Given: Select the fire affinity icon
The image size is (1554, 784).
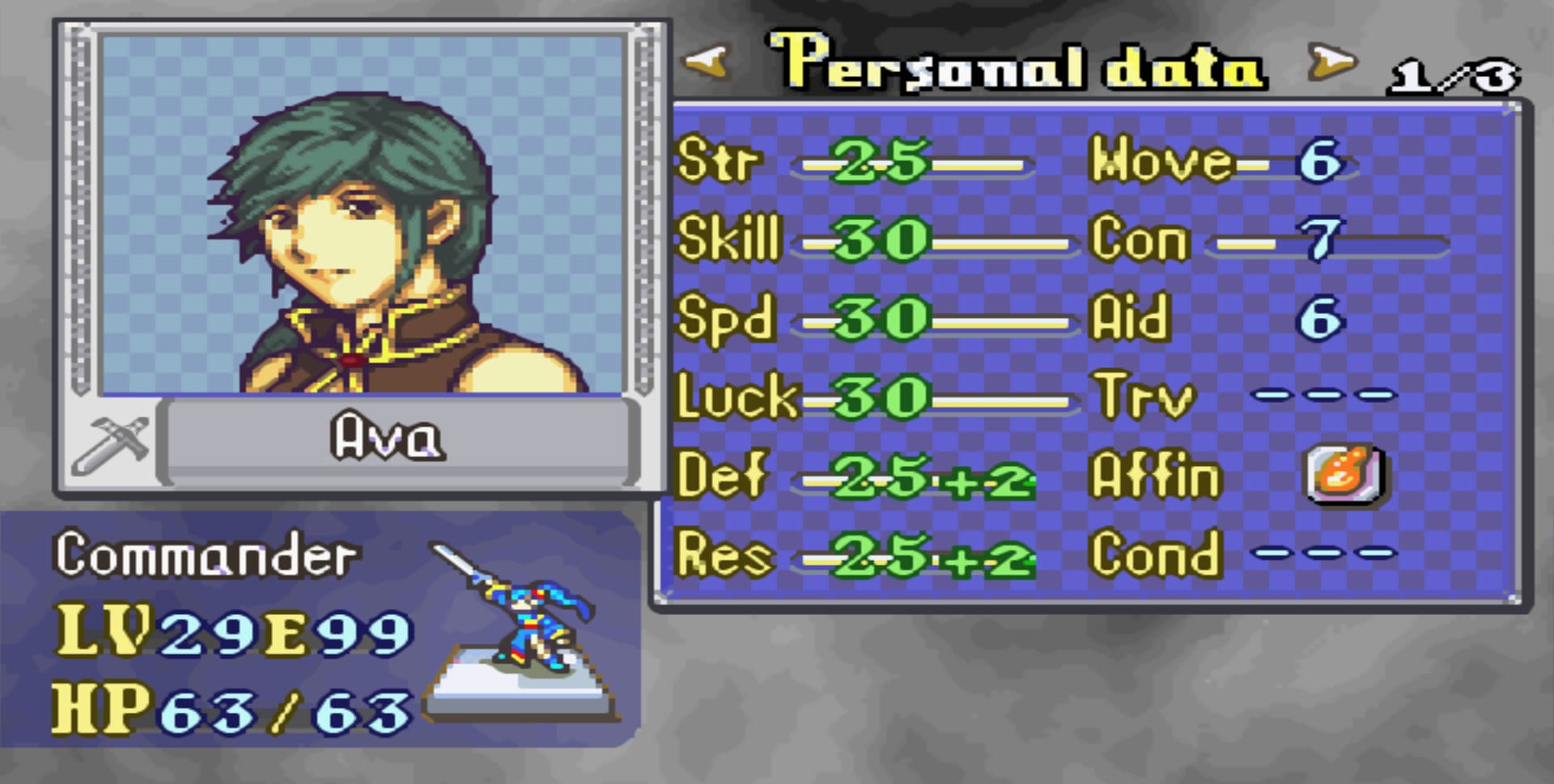Looking at the screenshot, I should [x=1345, y=475].
